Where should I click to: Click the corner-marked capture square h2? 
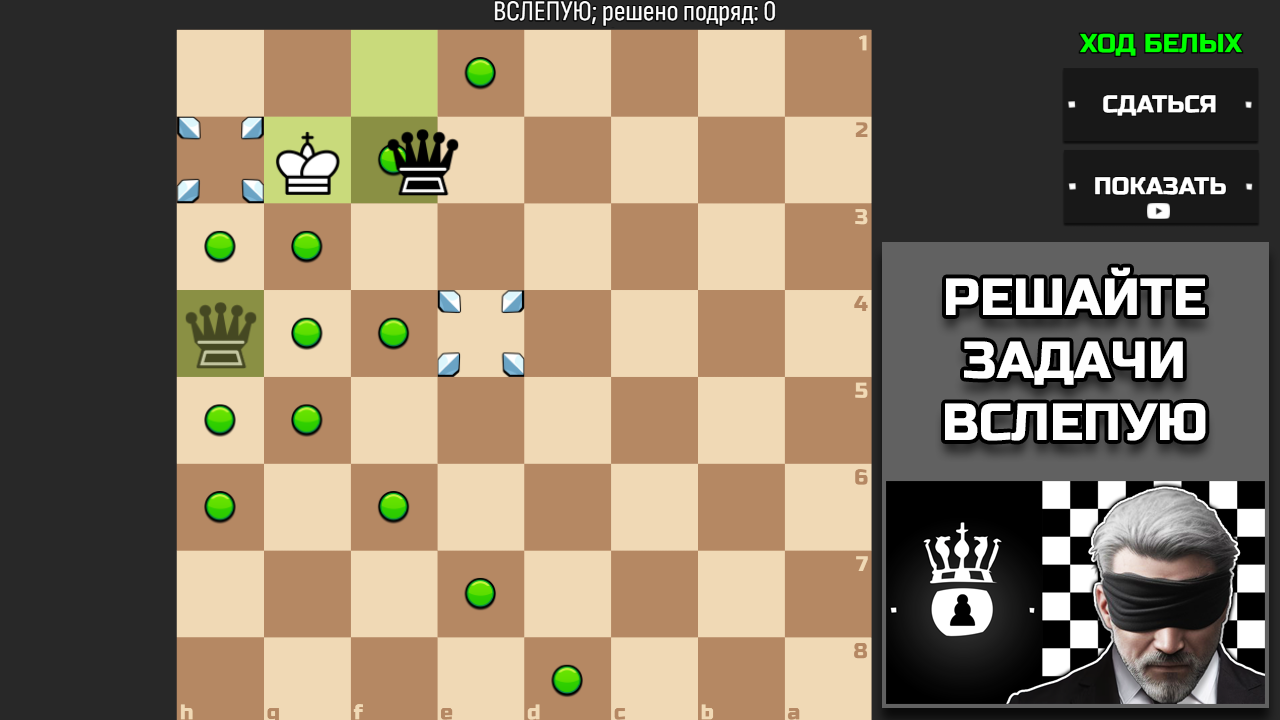pos(220,160)
